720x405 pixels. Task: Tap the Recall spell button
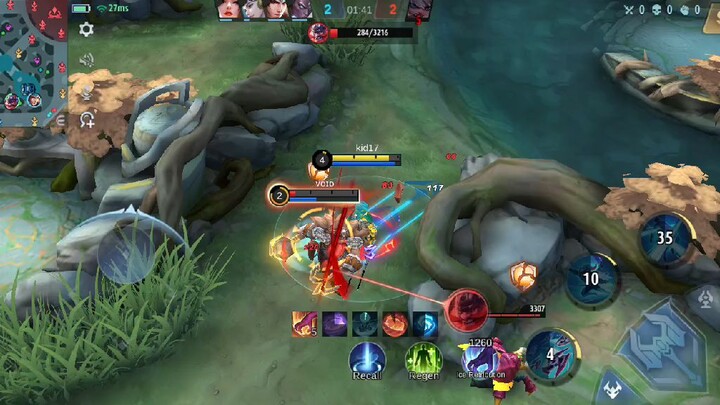[367, 359]
